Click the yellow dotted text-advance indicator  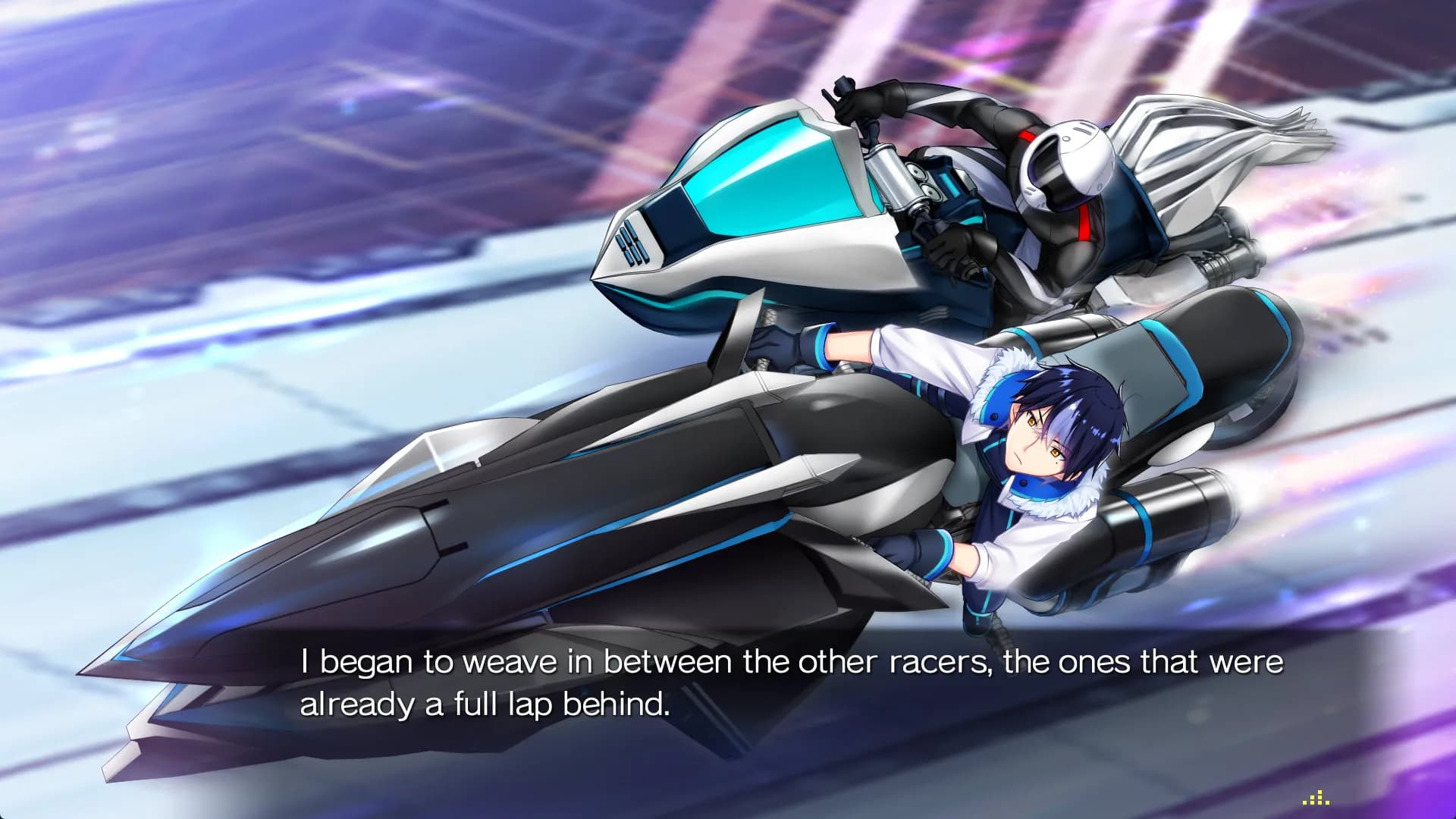[x=1316, y=798]
